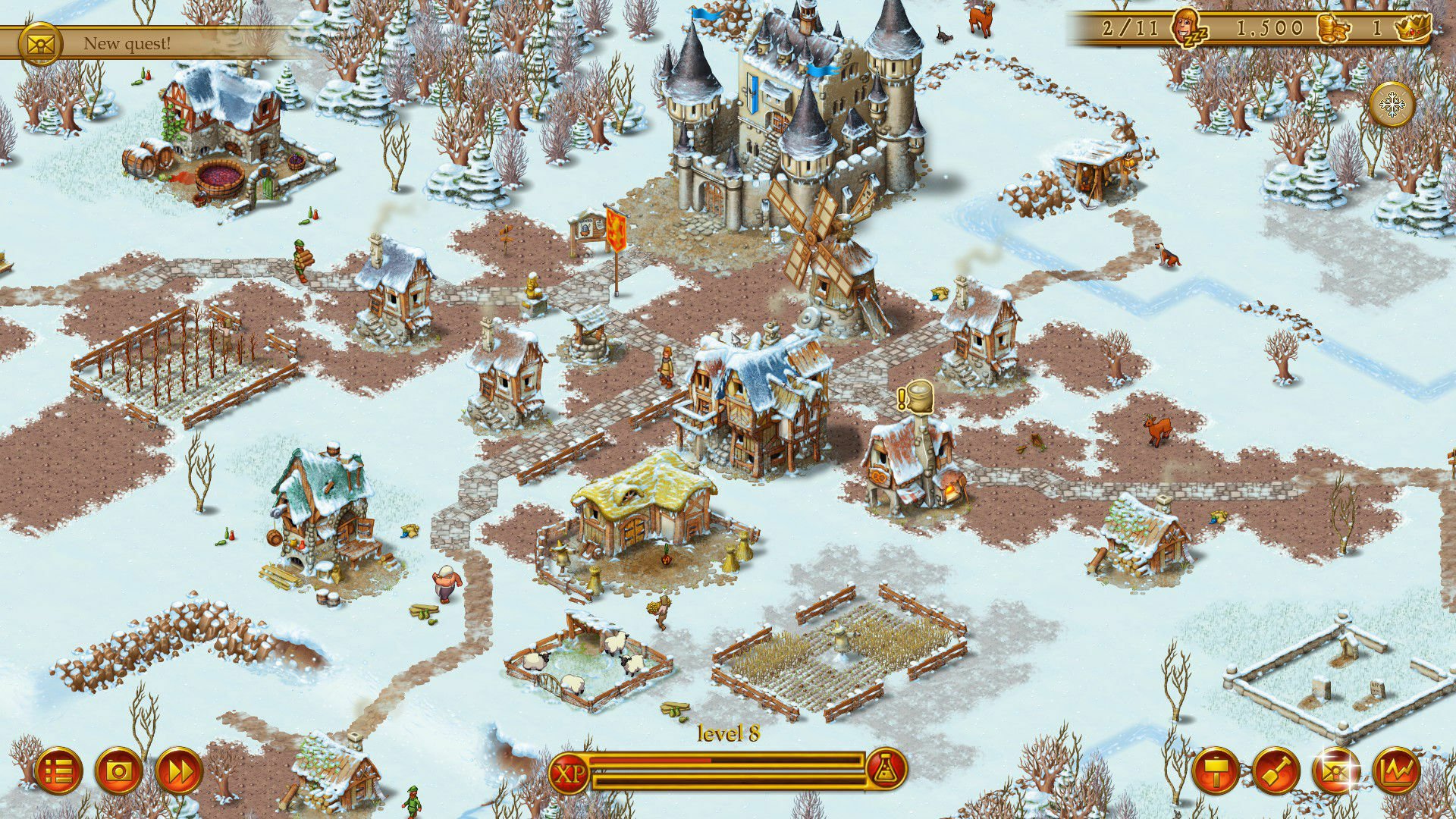Screen dimensions: 1456x819
Task: Select the shovel demolish tool
Action: pyautogui.click(x=1276, y=771)
